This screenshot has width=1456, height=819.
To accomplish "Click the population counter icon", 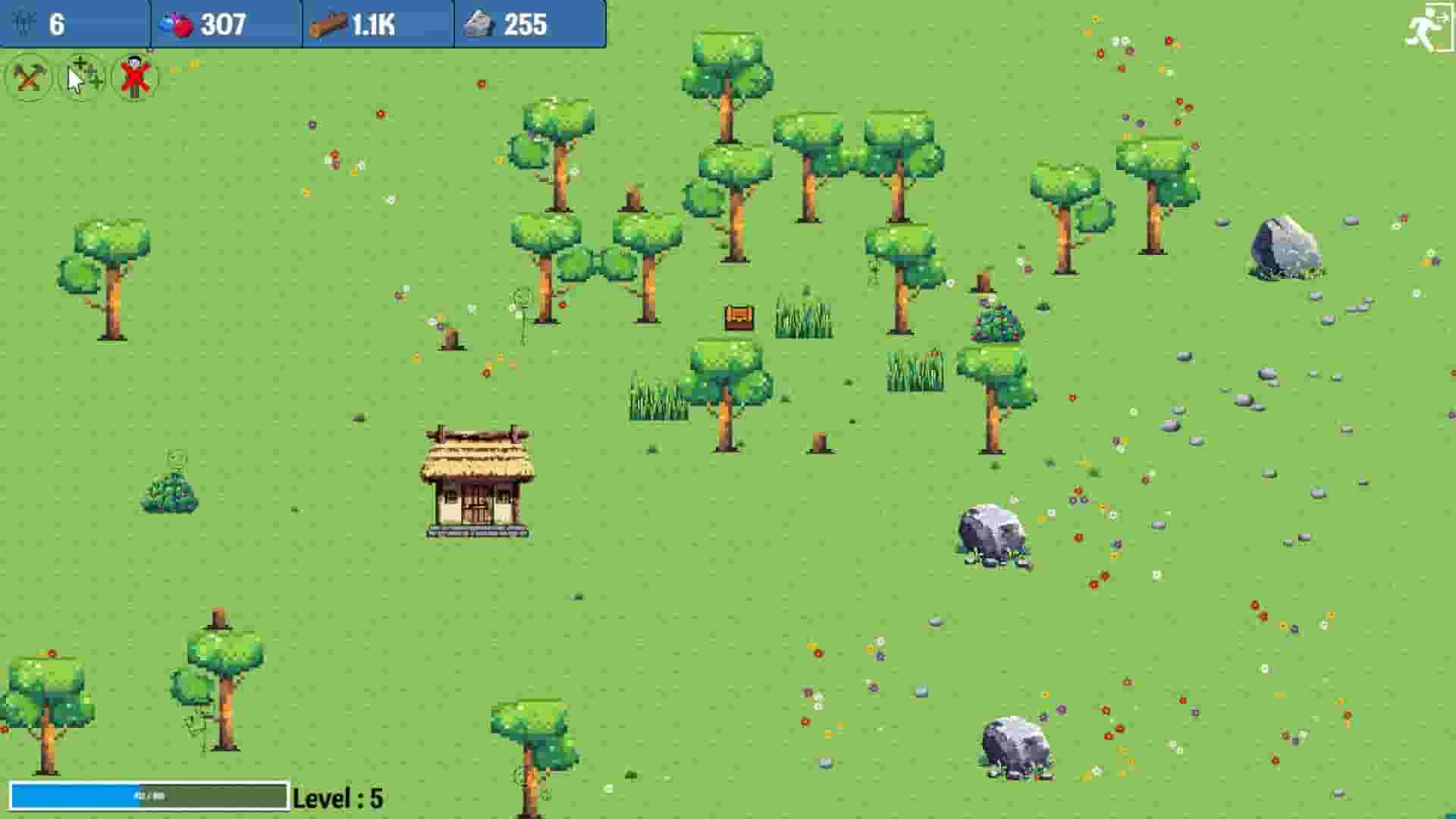I will click(23, 23).
